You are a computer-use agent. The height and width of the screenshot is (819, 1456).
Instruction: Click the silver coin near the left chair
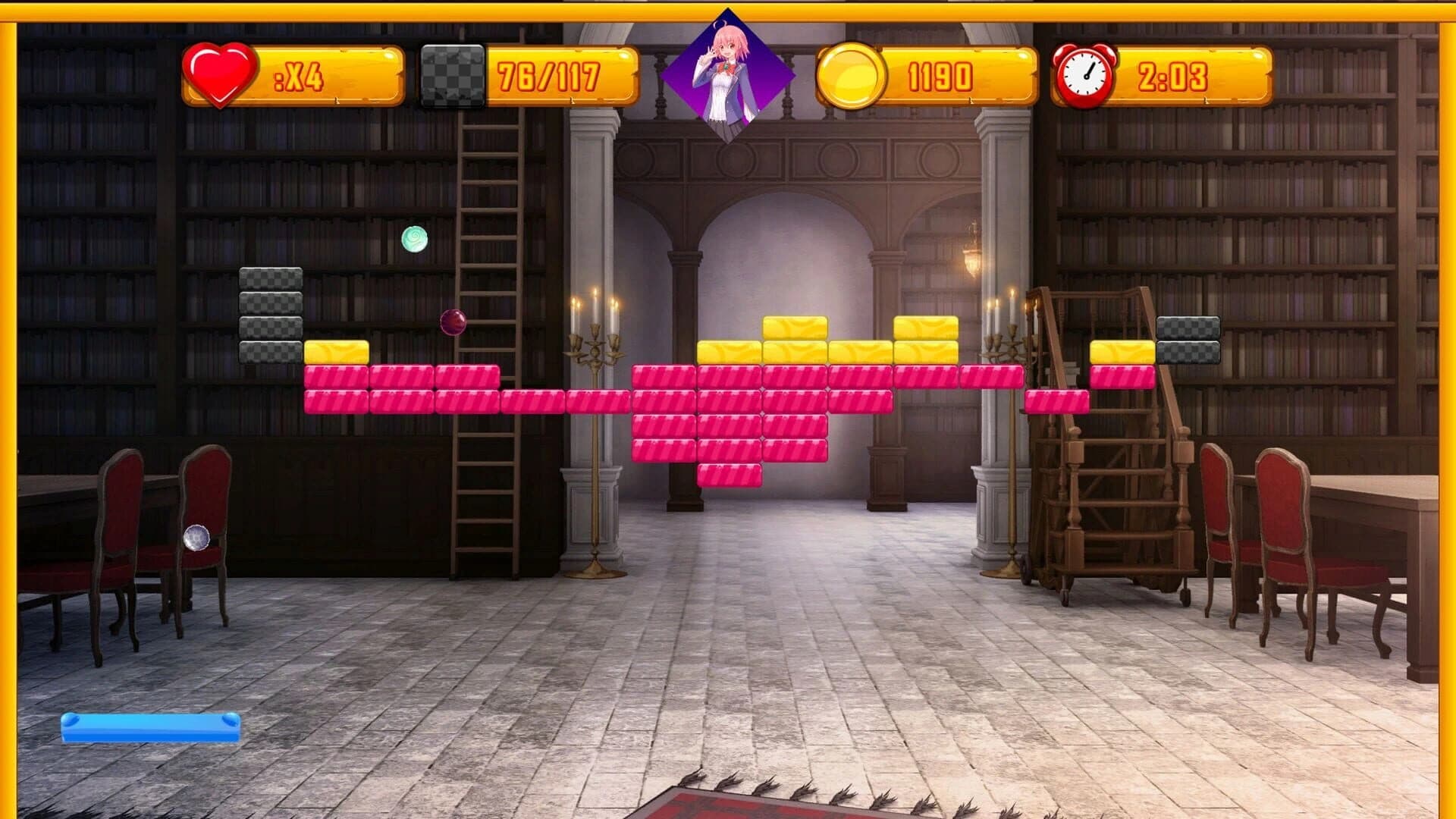point(196,538)
